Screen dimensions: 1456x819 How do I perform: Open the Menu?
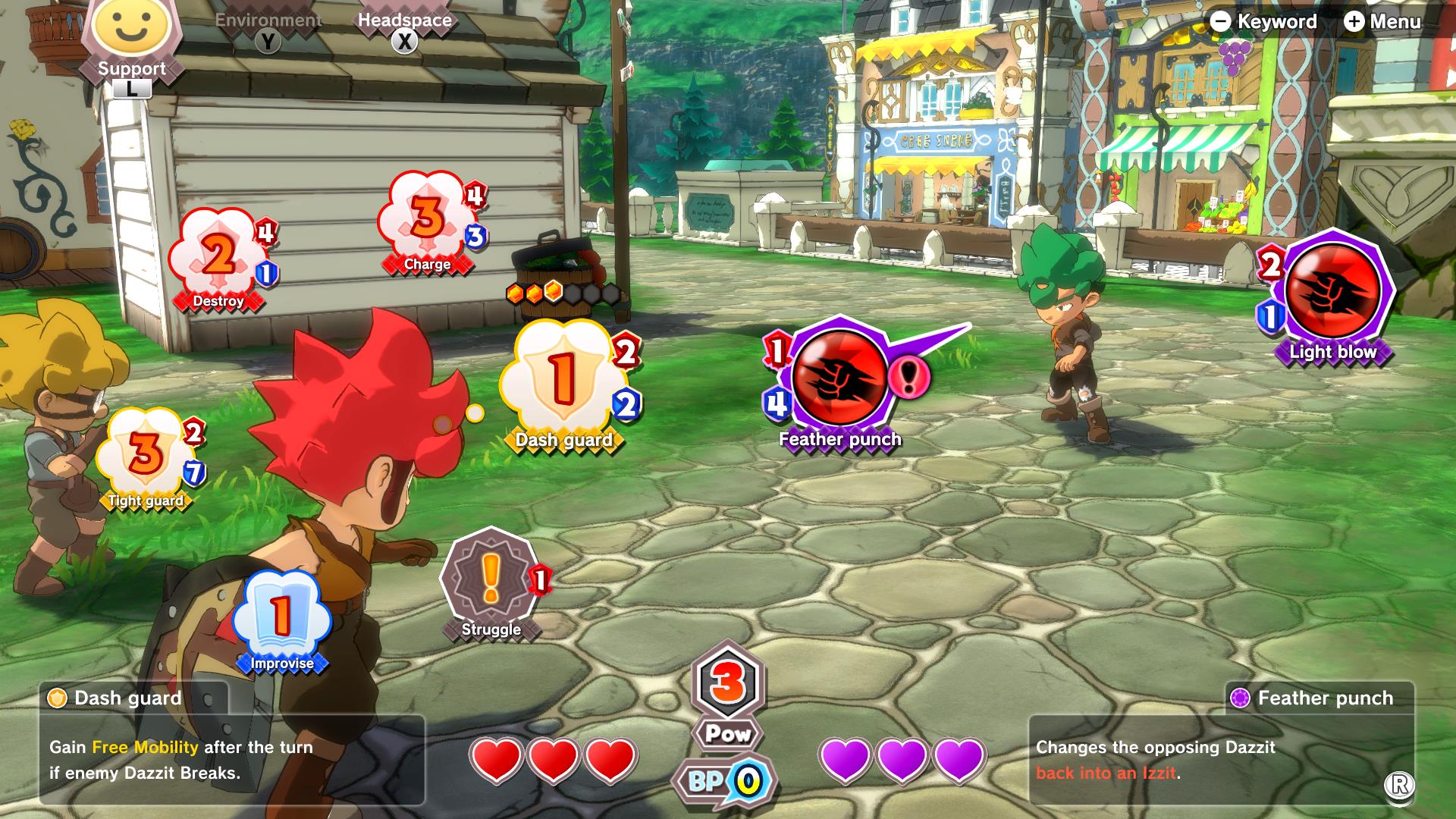click(x=1382, y=21)
